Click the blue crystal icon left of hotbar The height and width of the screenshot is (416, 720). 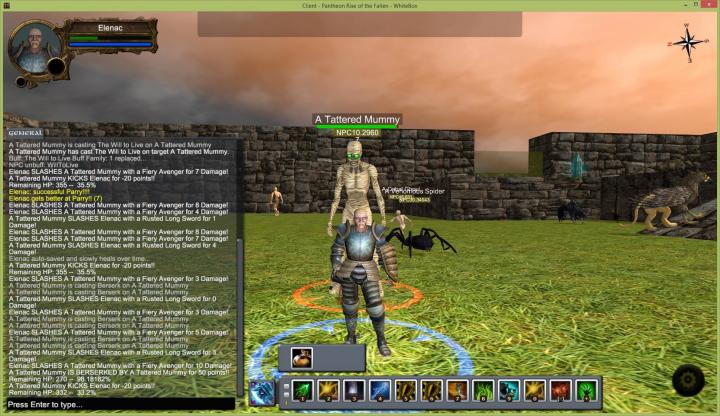coord(262,392)
